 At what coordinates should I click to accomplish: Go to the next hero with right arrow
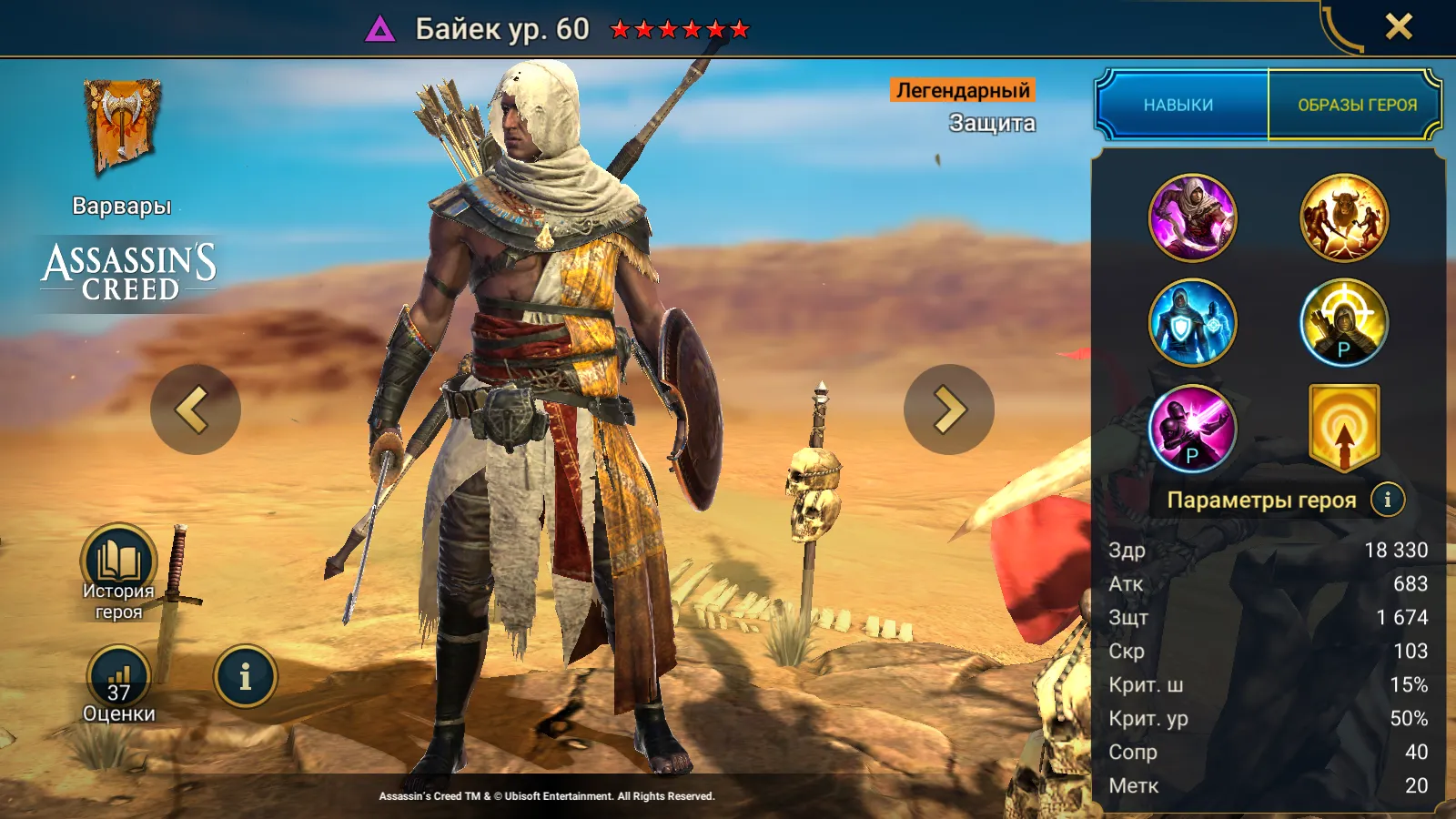(x=949, y=409)
